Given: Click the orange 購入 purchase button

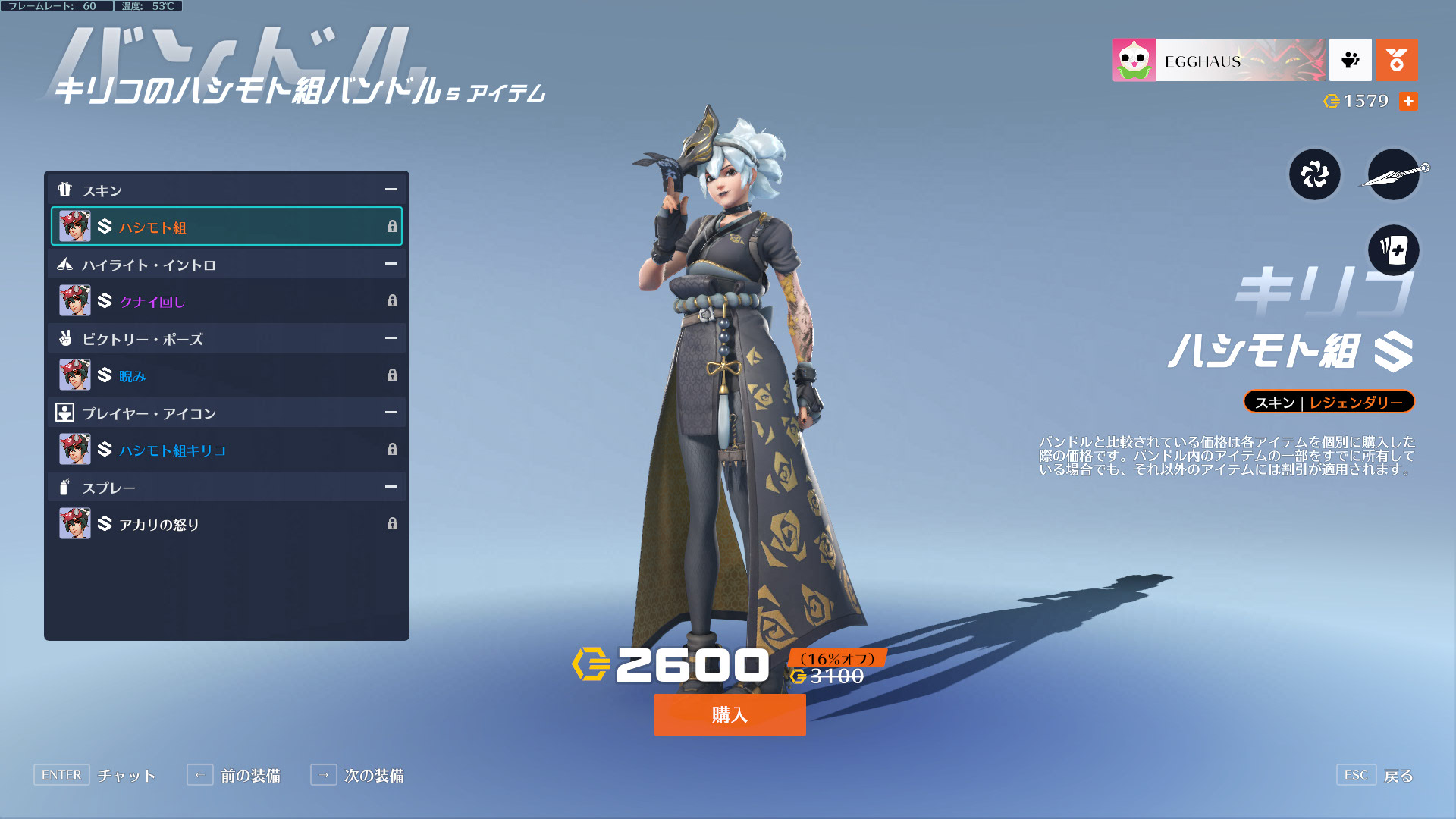Looking at the screenshot, I should 730,714.
